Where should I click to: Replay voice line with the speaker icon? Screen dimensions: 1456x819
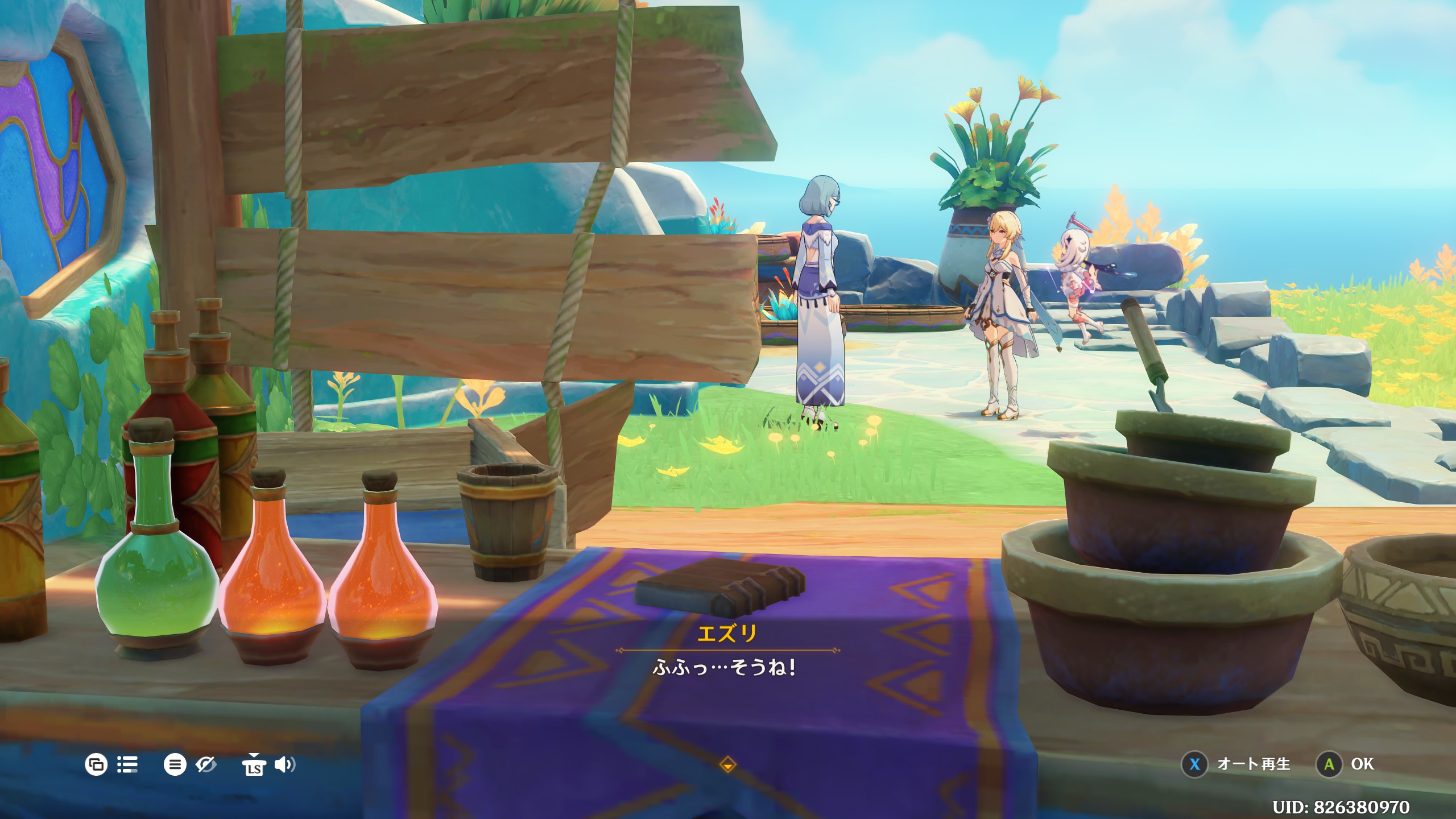pos(284,764)
